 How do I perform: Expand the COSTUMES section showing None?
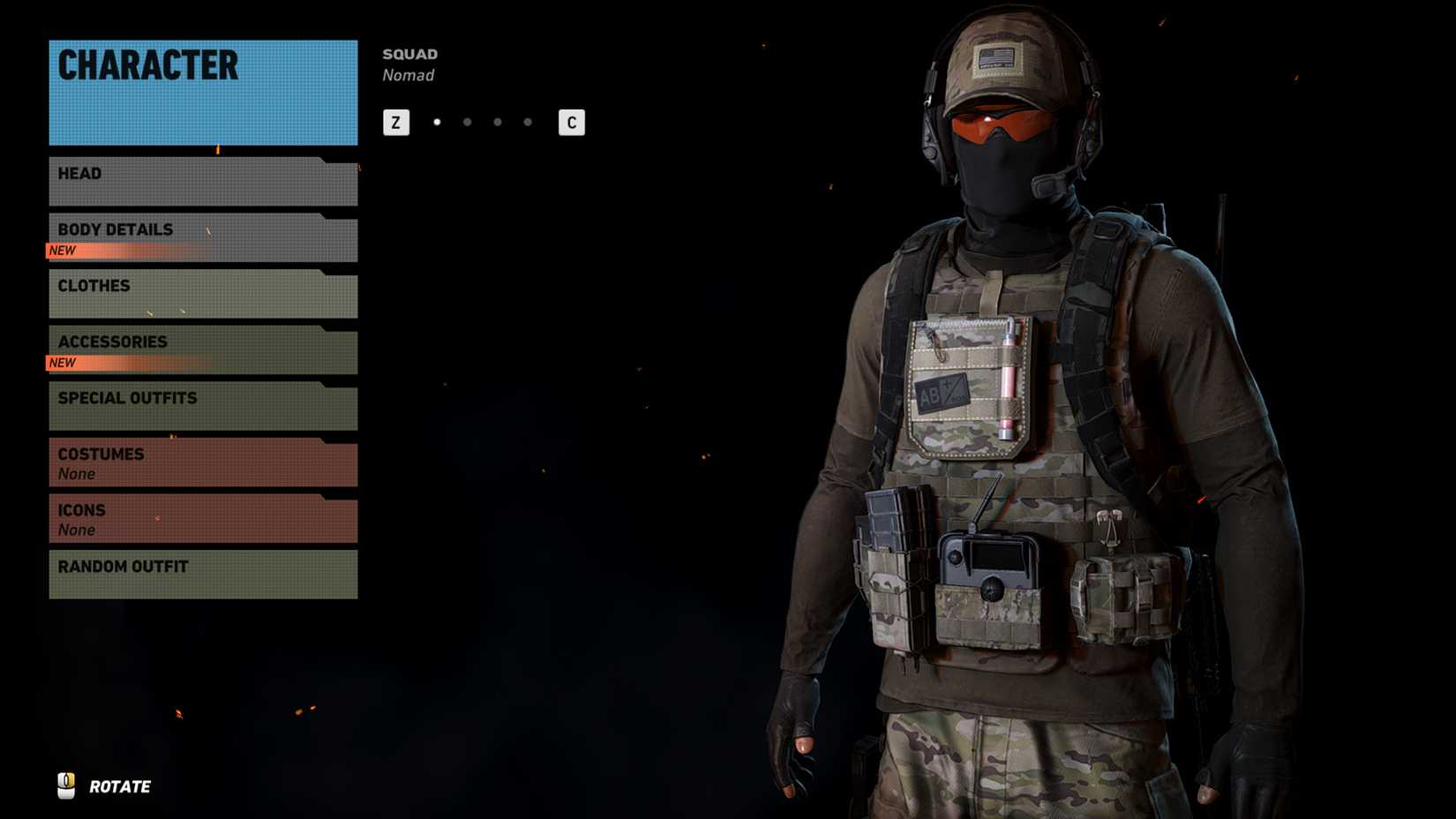pyautogui.click(x=201, y=461)
